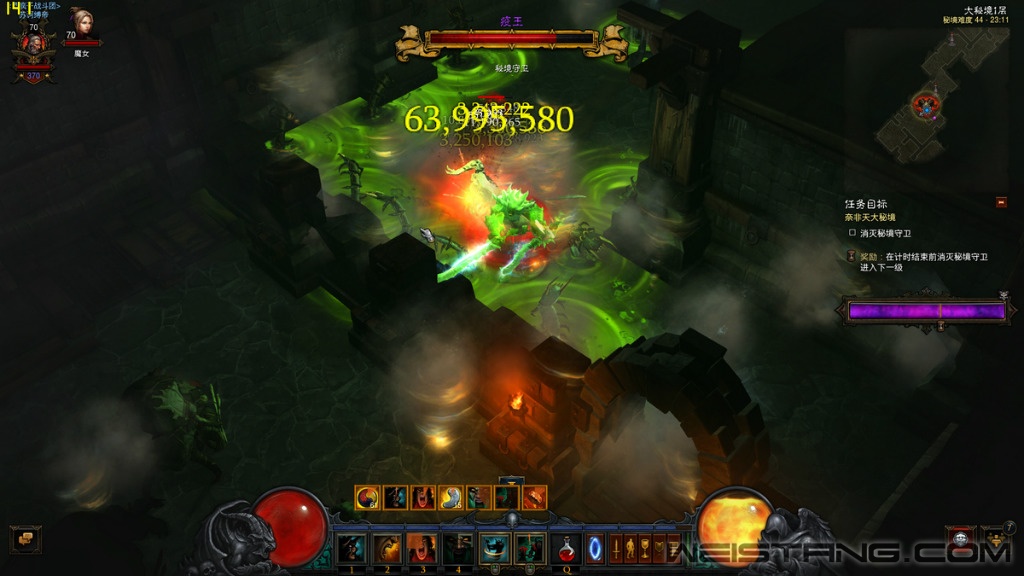Open the chat bubble button

point(25,539)
